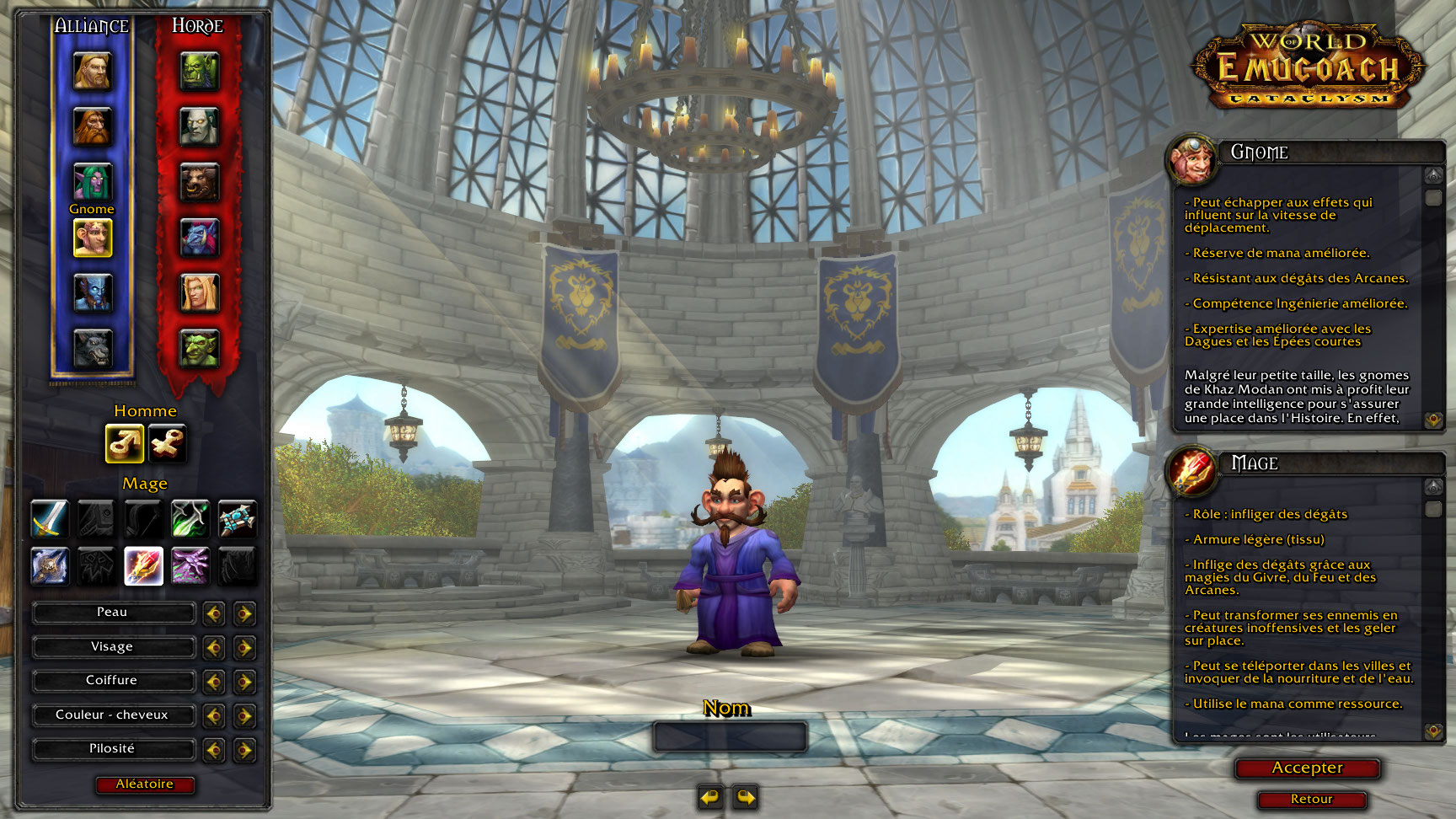Choose the Orc race portrait
Screen dimensions: 1456x819
tap(200, 72)
